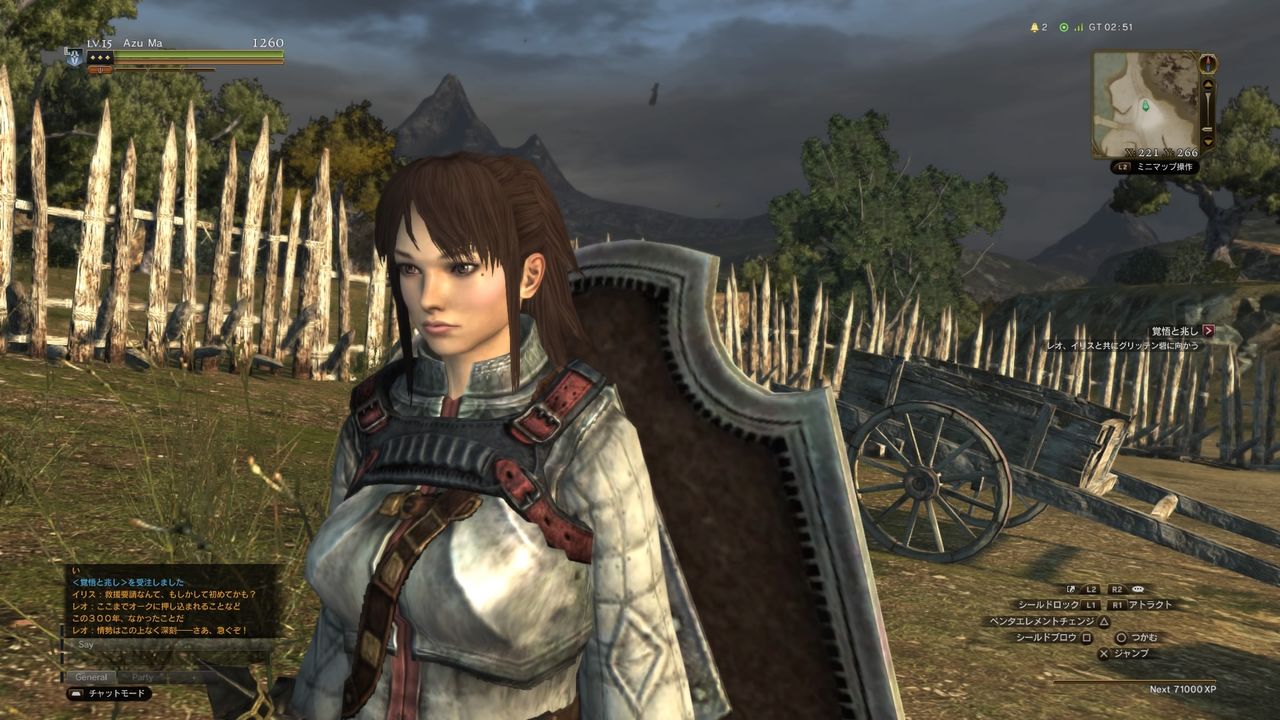Click the keyboard icon beside チャットモード
The image size is (1280, 720).
pos(77,693)
